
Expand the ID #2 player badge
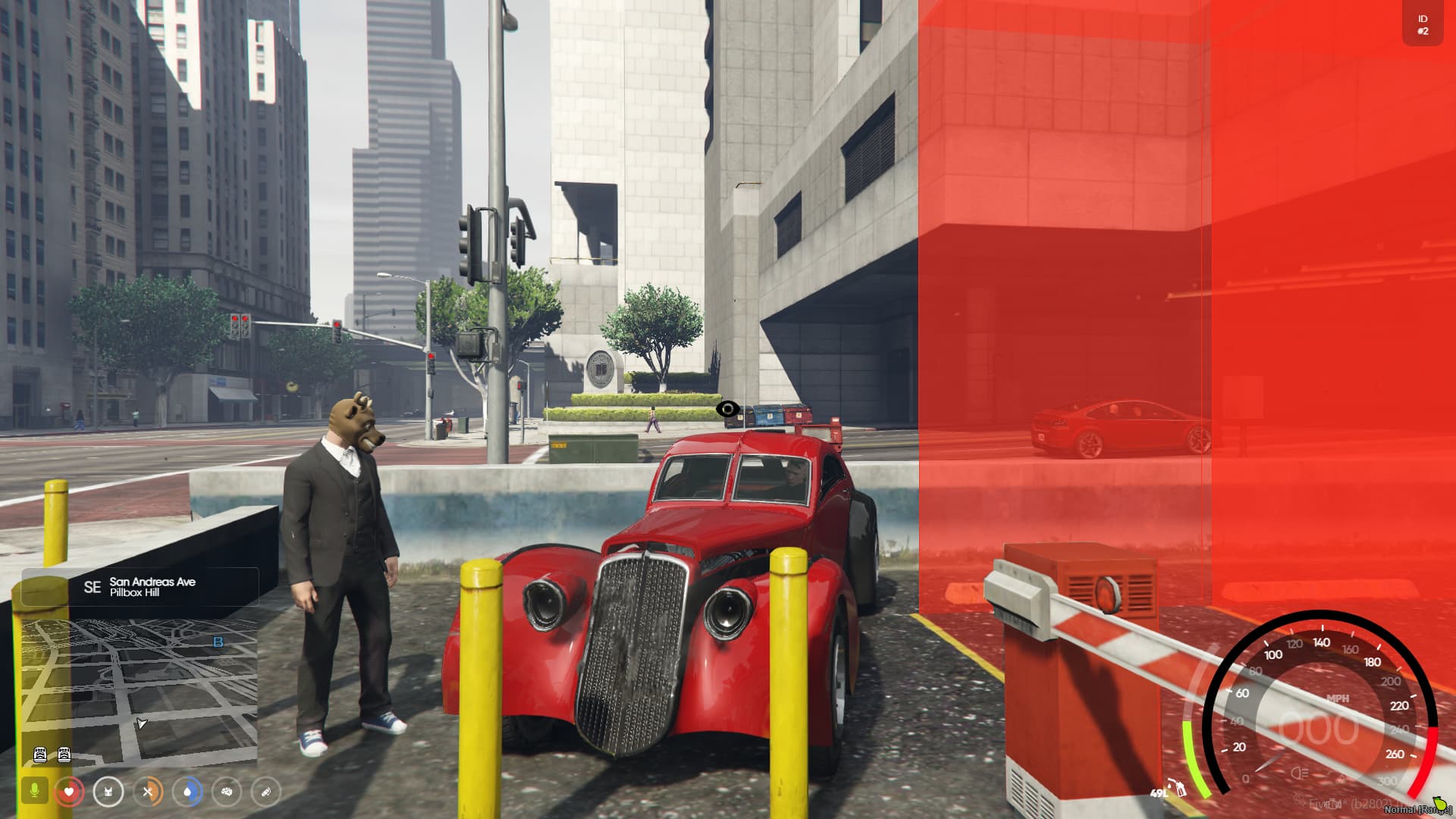1422,24
